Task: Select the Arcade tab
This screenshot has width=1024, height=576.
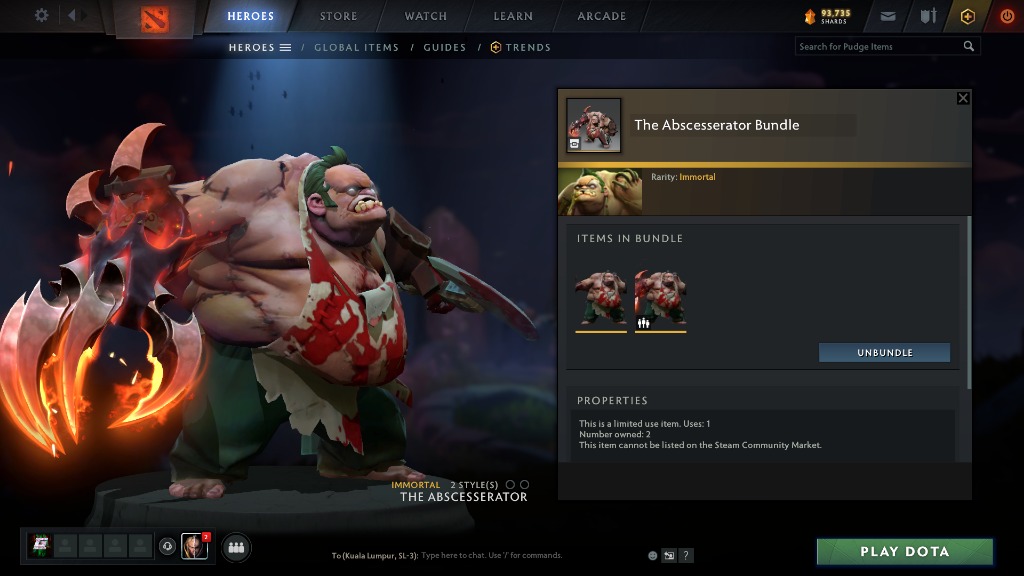Action: pyautogui.click(x=602, y=16)
